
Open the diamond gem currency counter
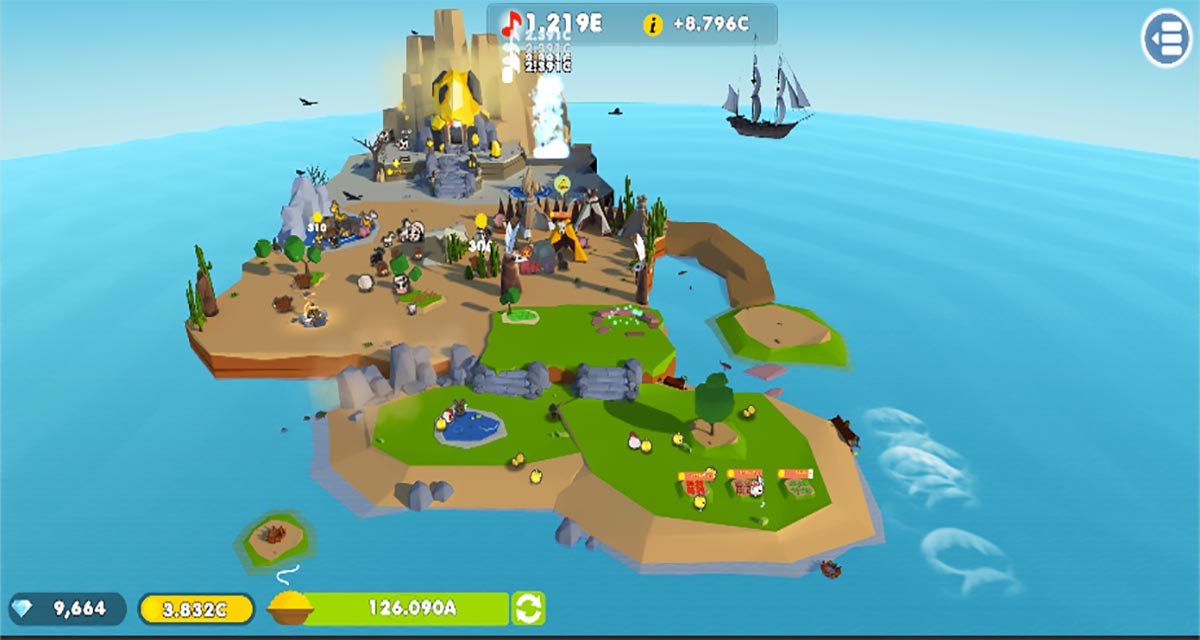click(x=68, y=608)
